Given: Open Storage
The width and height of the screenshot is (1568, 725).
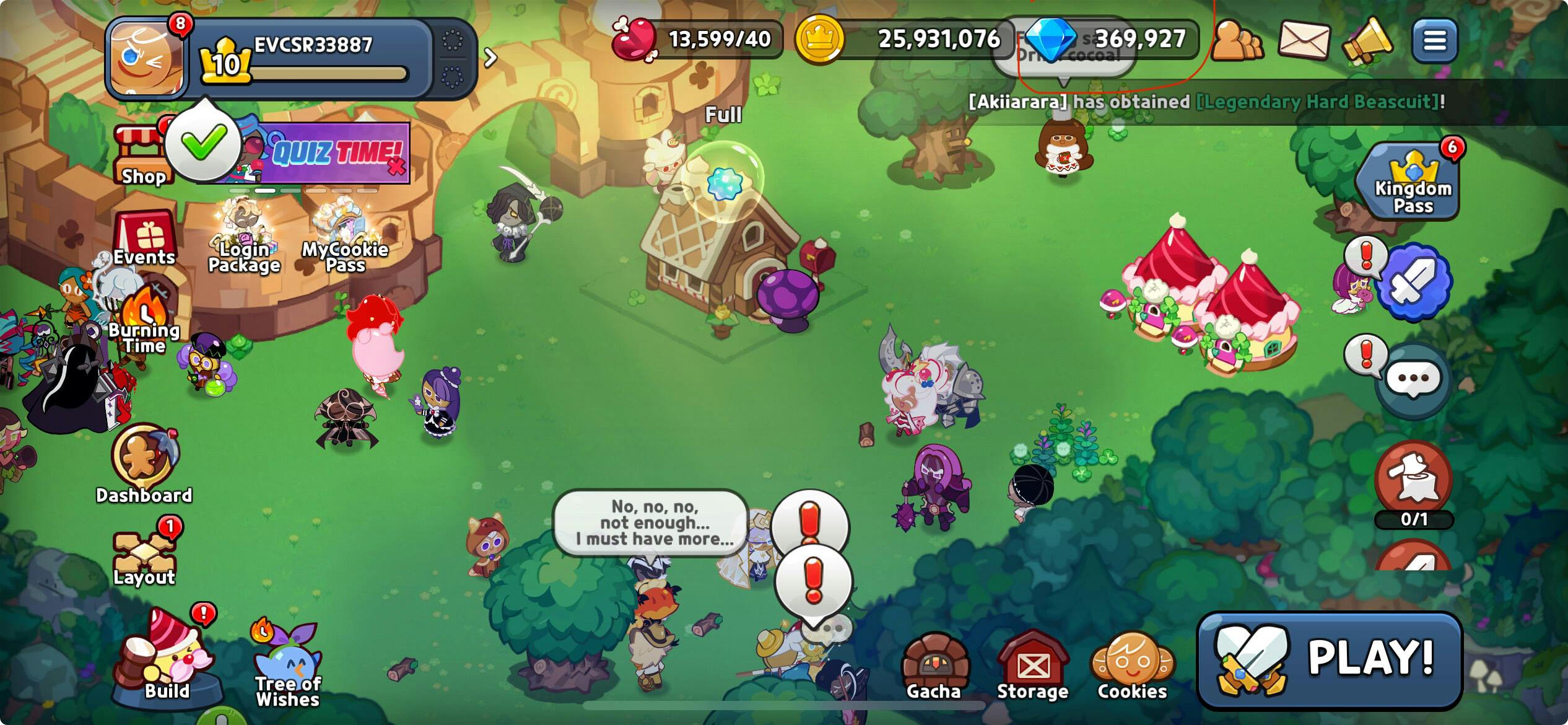Looking at the screenshot, I should 1032,669.
